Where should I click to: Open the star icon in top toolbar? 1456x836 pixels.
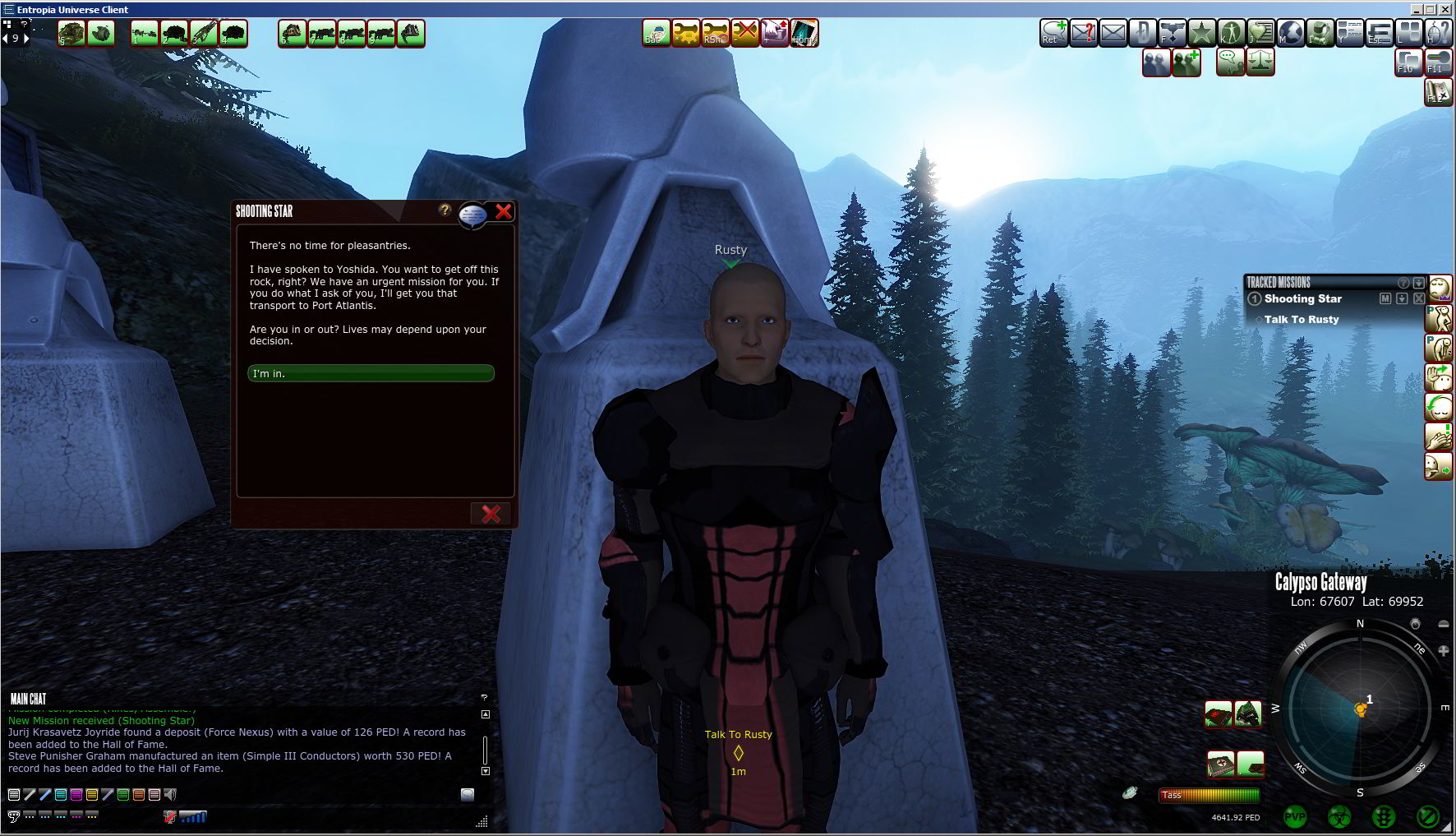click(x=1201, y=33)
